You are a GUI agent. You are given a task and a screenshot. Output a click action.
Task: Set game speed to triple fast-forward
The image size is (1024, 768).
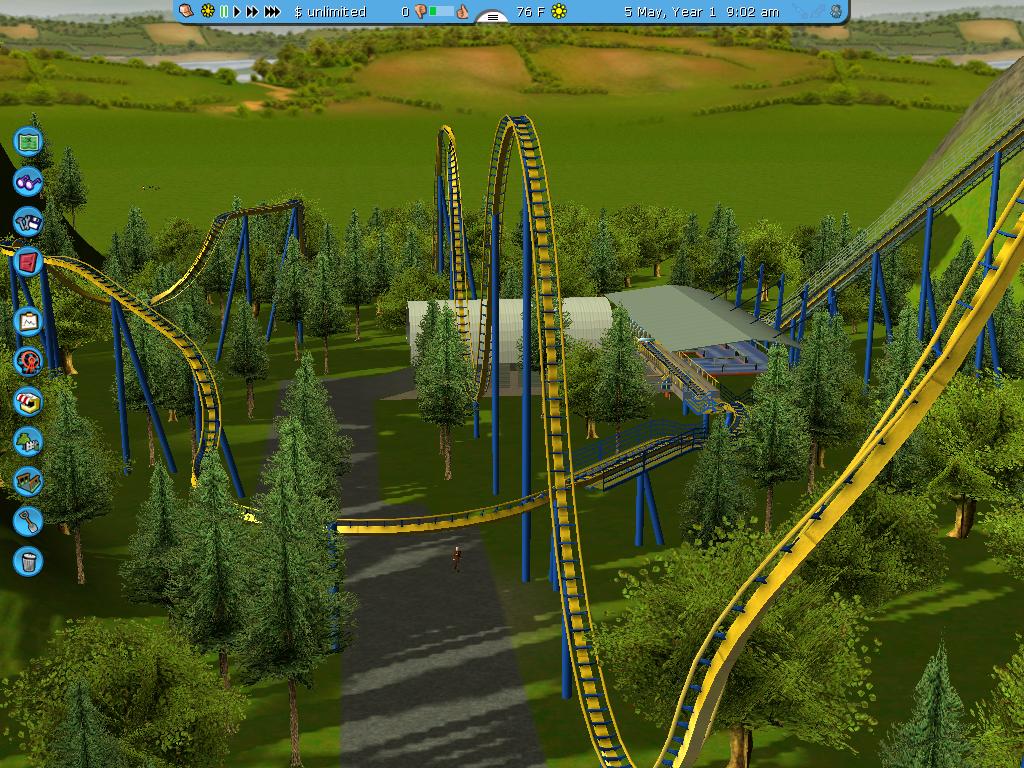point(272,11)
